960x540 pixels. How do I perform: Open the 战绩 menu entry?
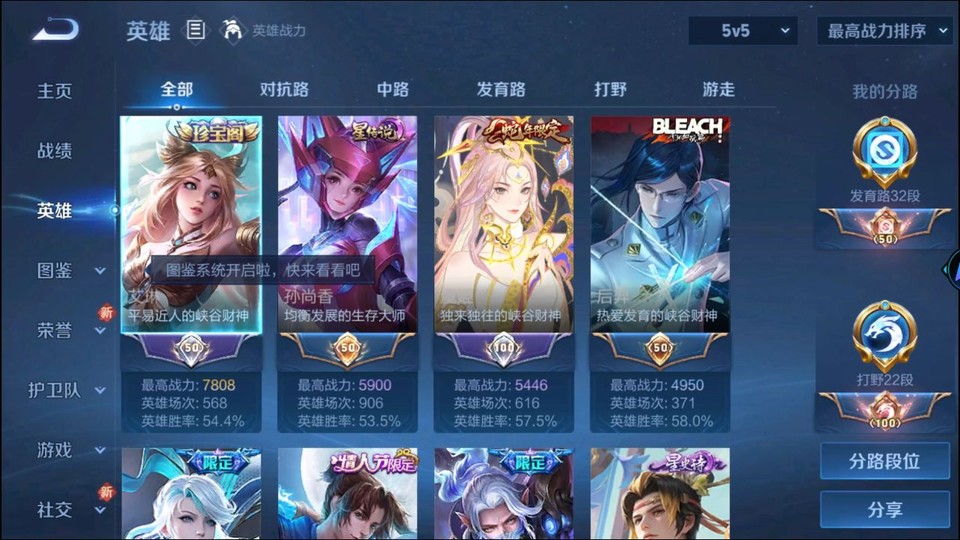[55, 151]
